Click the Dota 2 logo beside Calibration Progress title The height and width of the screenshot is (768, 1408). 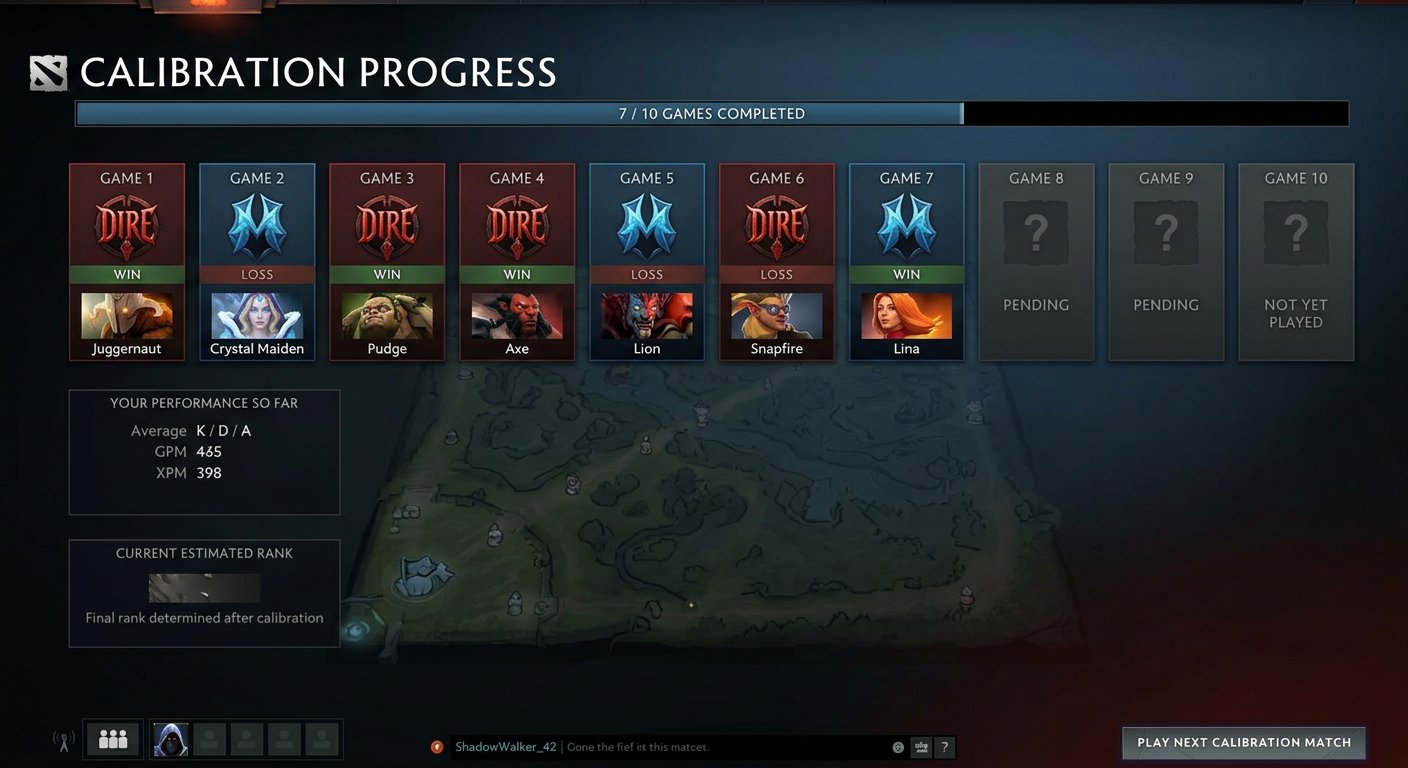(48, 73)
